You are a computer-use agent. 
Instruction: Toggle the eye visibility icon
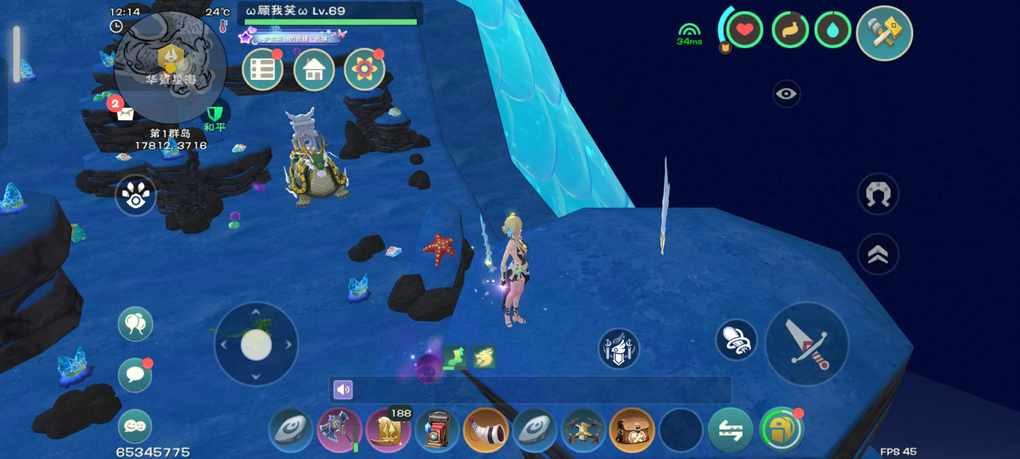point(787,93)
